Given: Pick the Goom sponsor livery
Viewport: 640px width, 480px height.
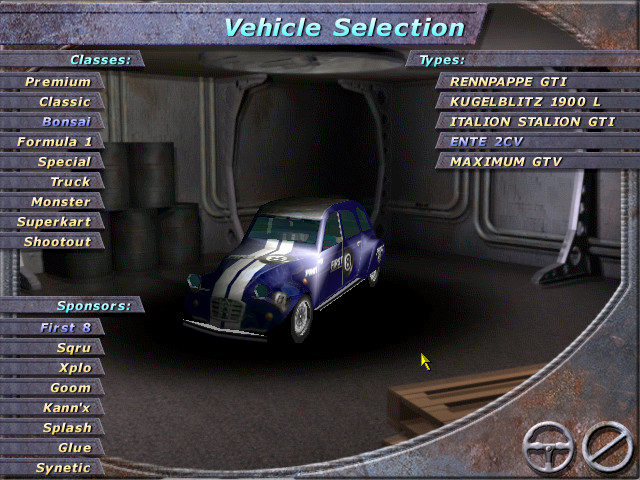Looking at the screenshot, I should [x=70, y=388].
